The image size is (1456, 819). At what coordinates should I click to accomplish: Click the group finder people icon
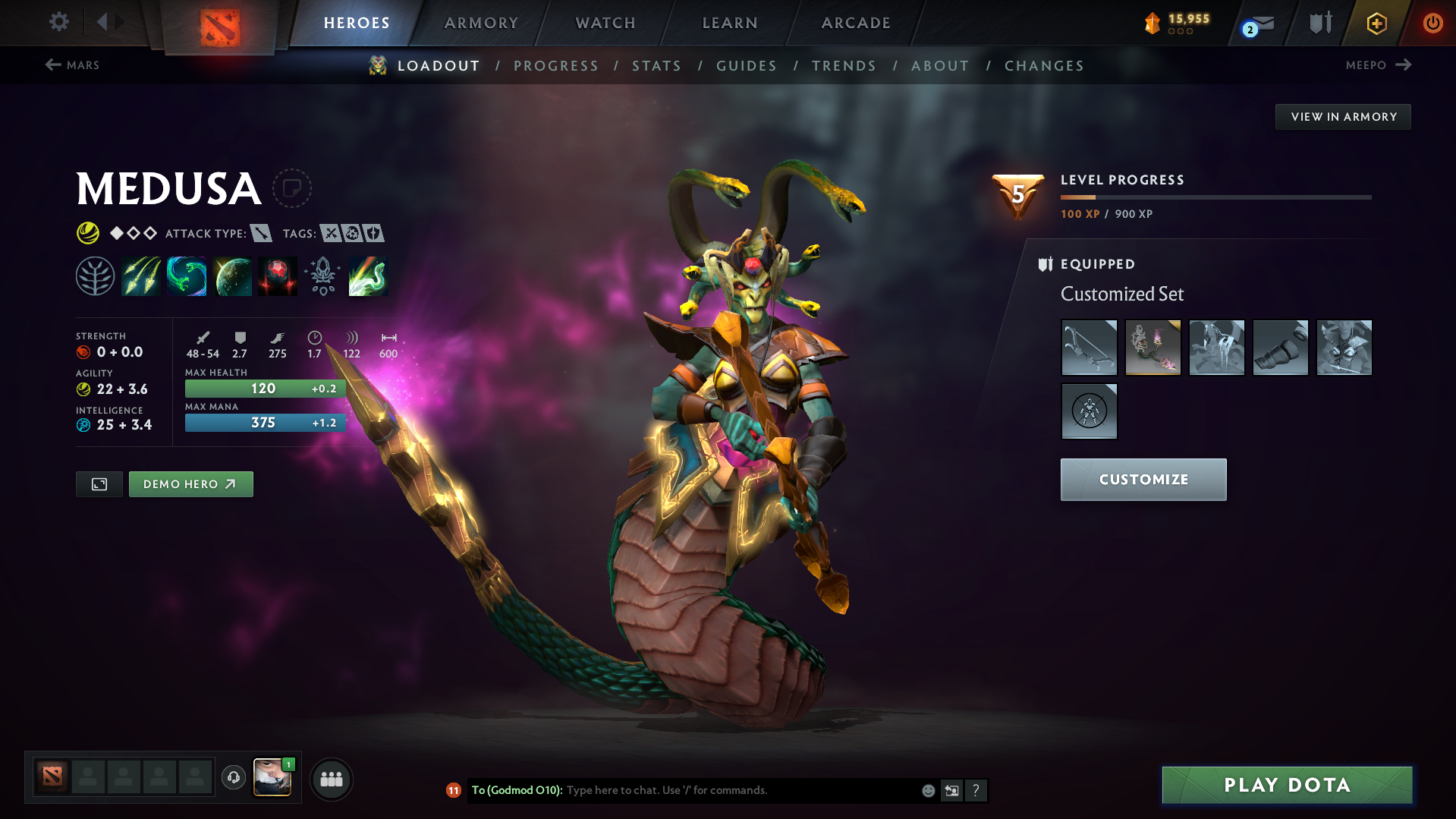point(332,779)
